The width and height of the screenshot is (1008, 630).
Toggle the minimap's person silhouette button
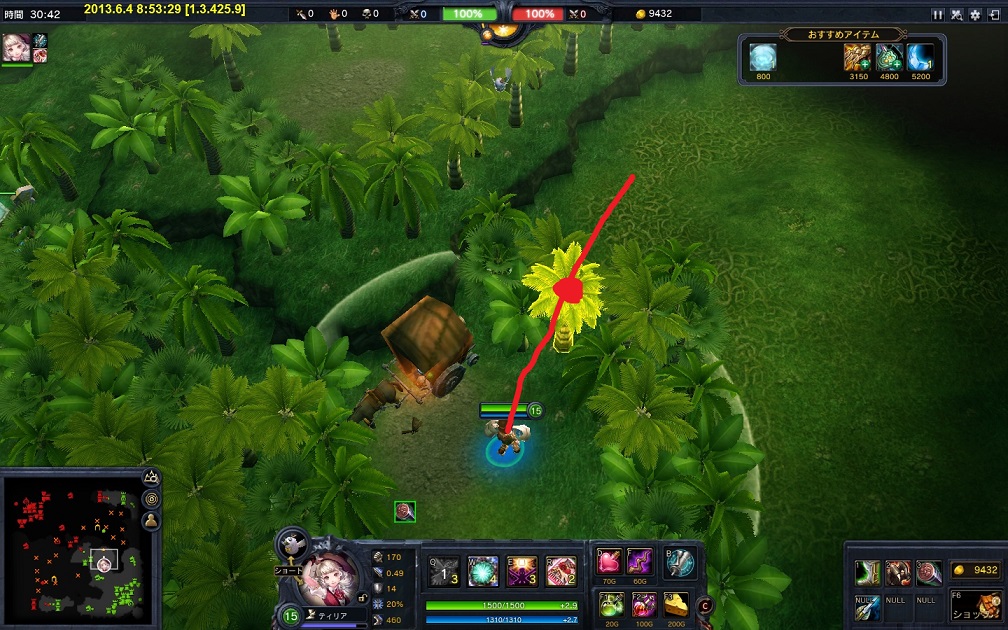pos(151,520)
